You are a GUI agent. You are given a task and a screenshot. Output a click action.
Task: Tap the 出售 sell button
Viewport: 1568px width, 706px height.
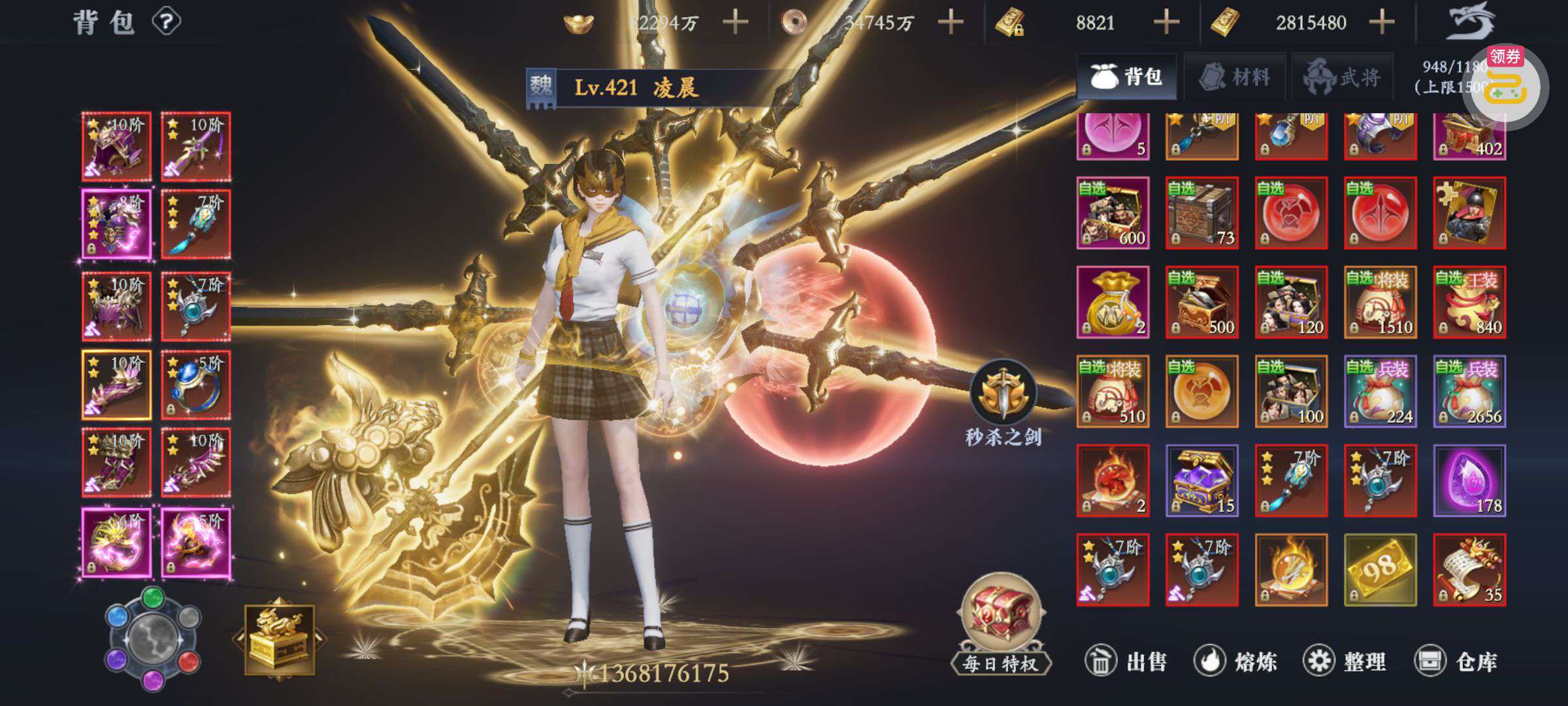1125,662
